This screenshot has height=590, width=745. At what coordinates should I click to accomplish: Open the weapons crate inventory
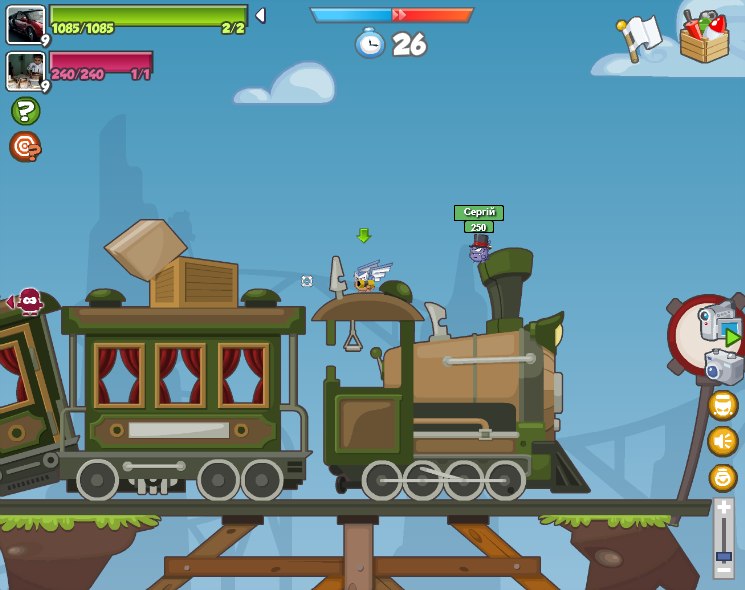click(x=704, y=38)
